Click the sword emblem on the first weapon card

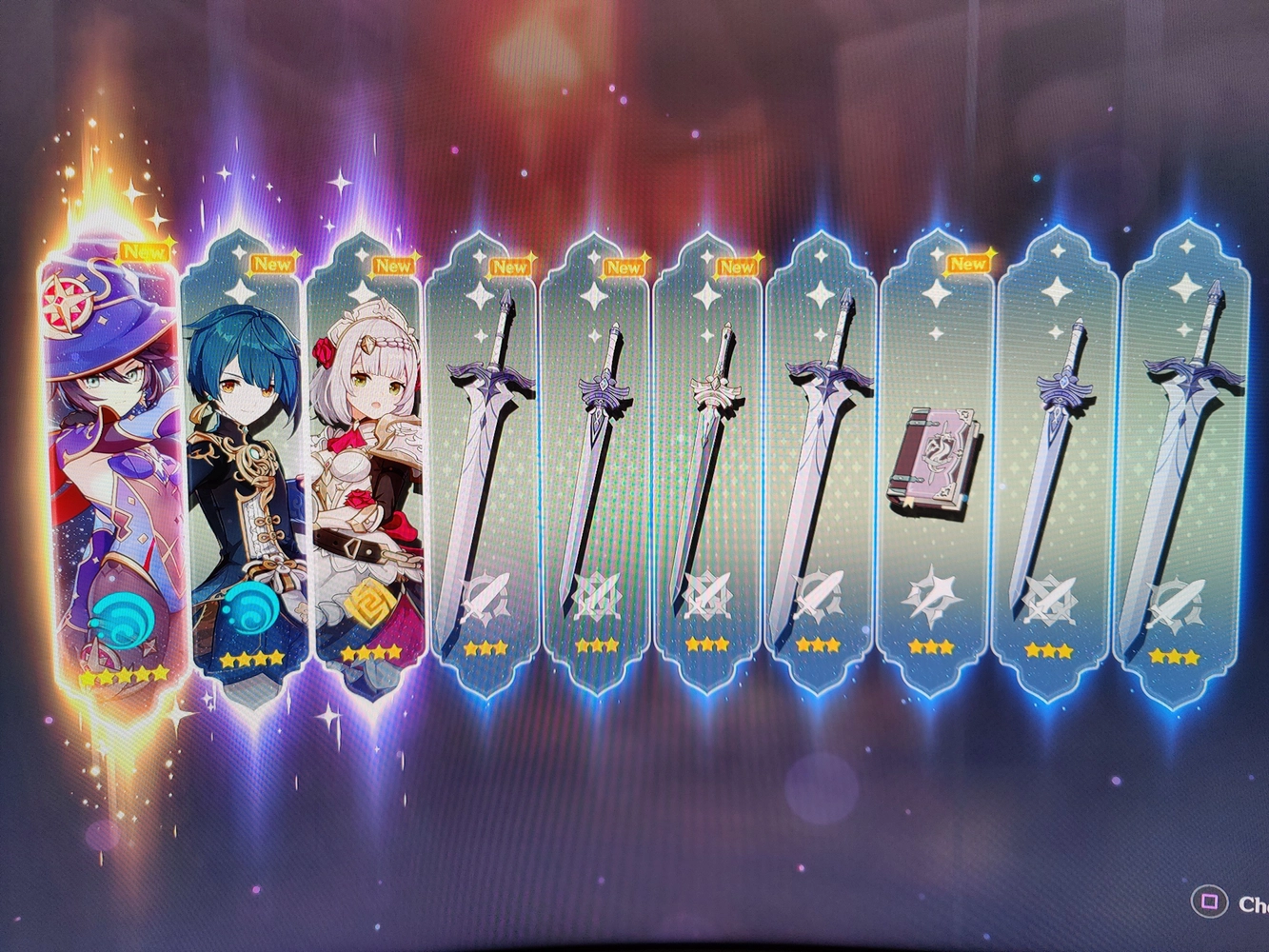click(x=486, y=593)
